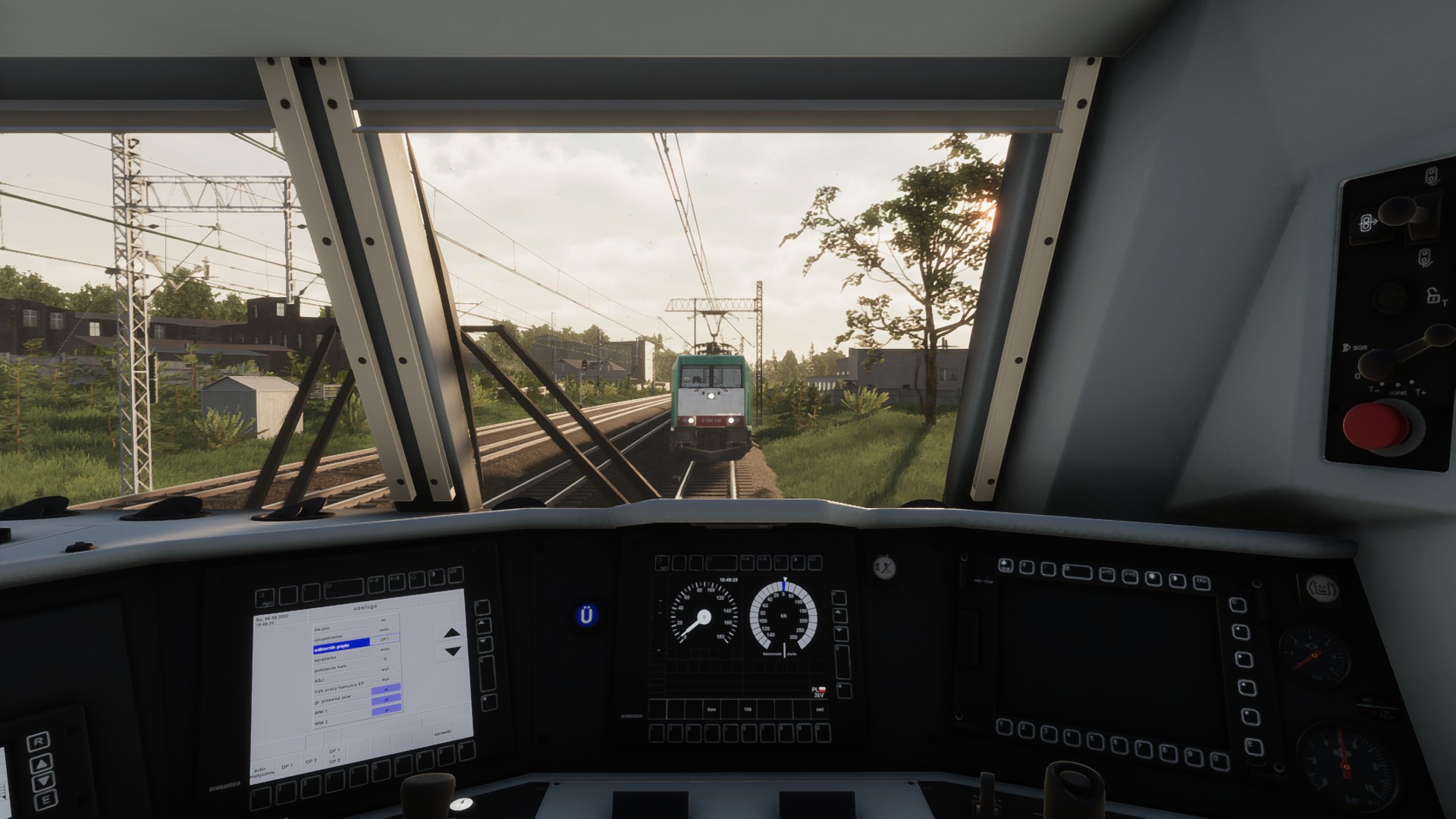This screenshot has height=819, width=1456.
Task: Click the R key on the lower-left keypad
Action: pyautogui.click(x=39, y=742)
